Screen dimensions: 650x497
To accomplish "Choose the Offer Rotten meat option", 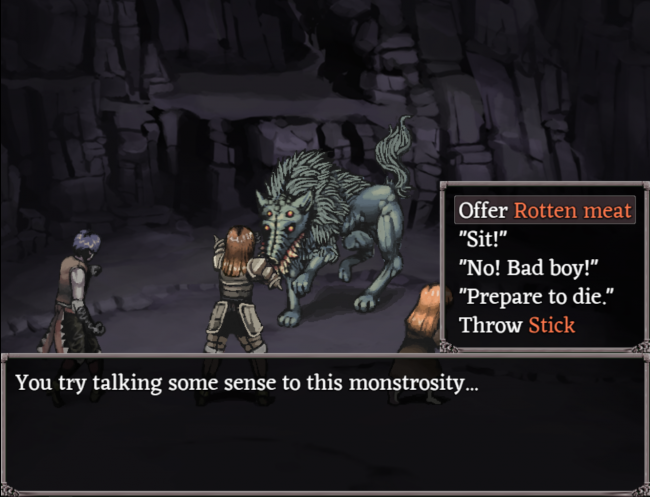I will [545, 210].
